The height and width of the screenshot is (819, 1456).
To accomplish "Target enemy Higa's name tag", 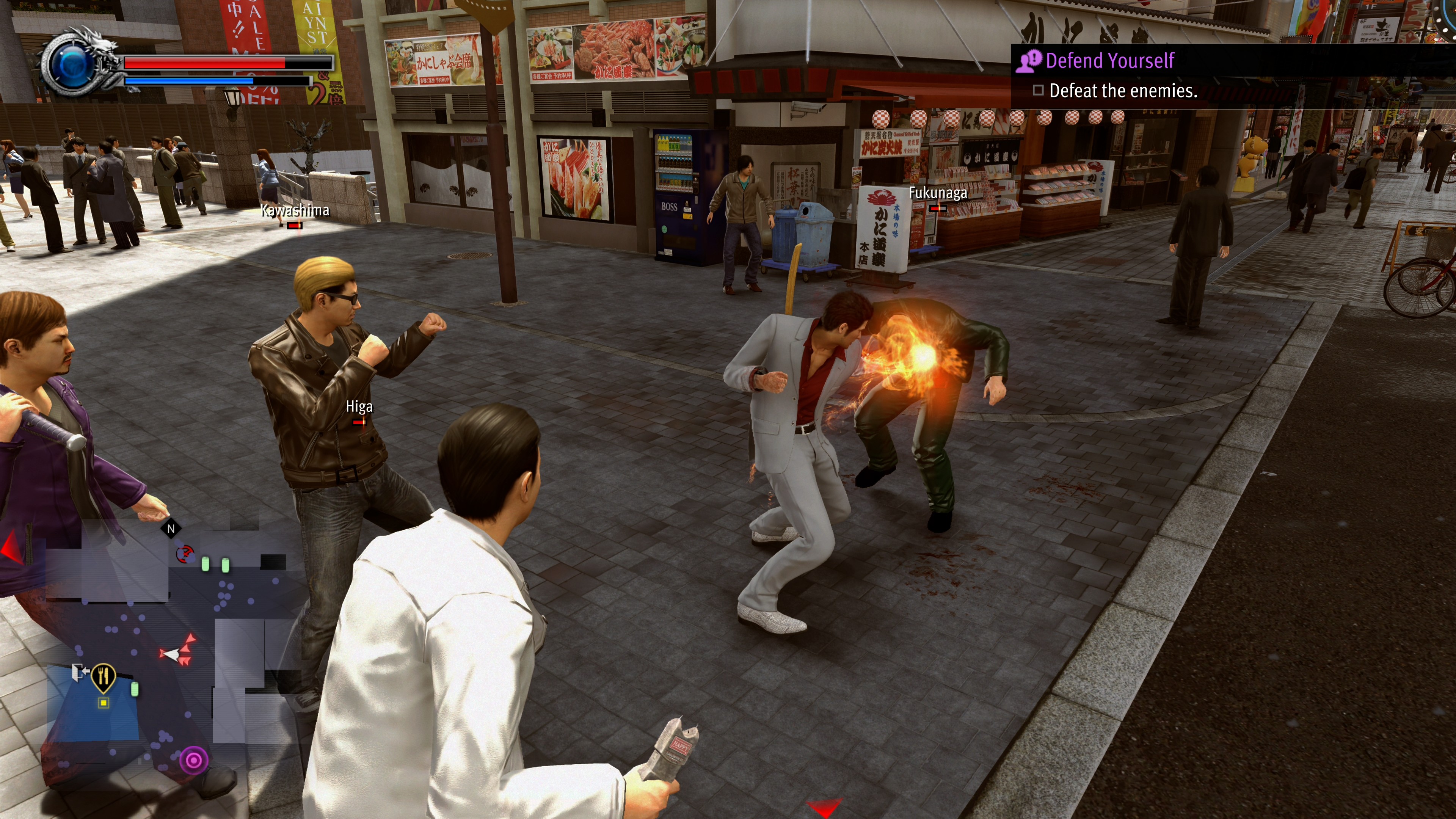I will click(x=359, y=406).
